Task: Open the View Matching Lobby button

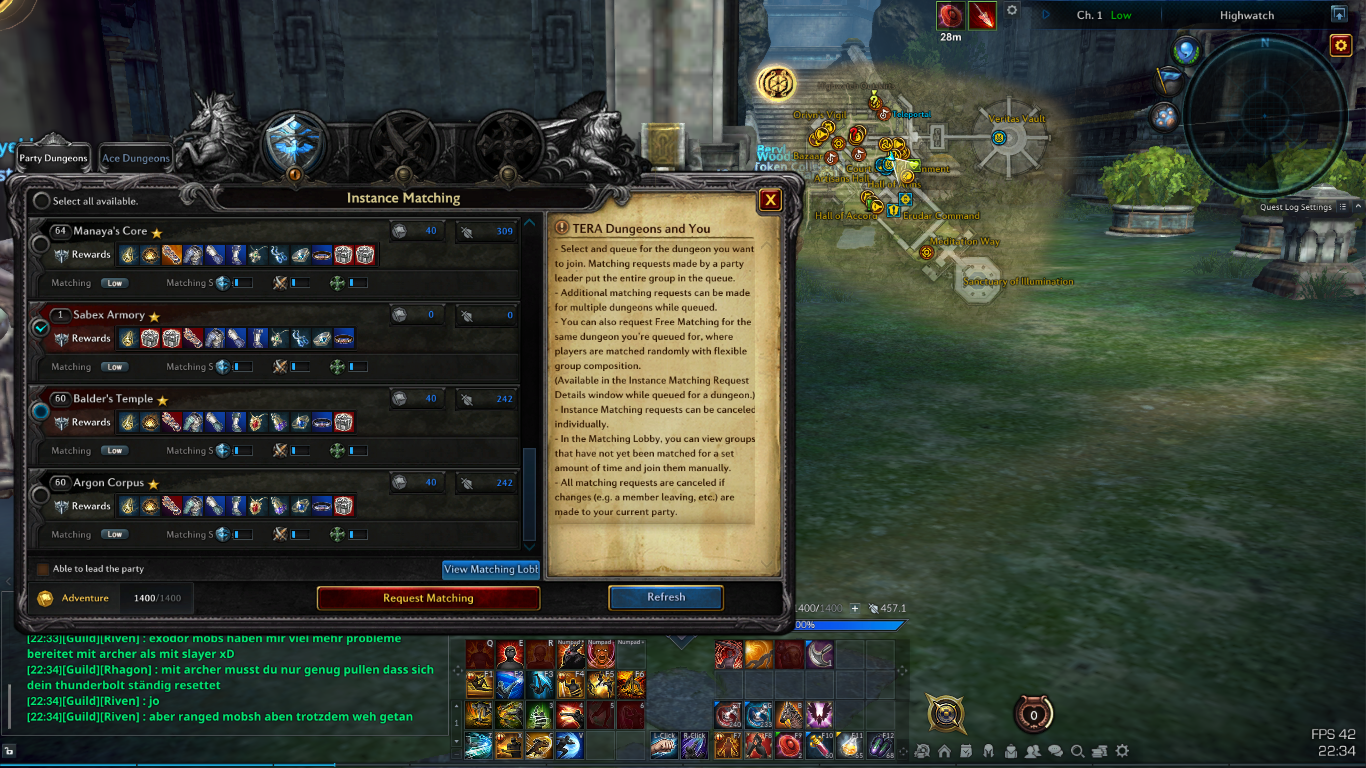Action: (x=491, y=569)
